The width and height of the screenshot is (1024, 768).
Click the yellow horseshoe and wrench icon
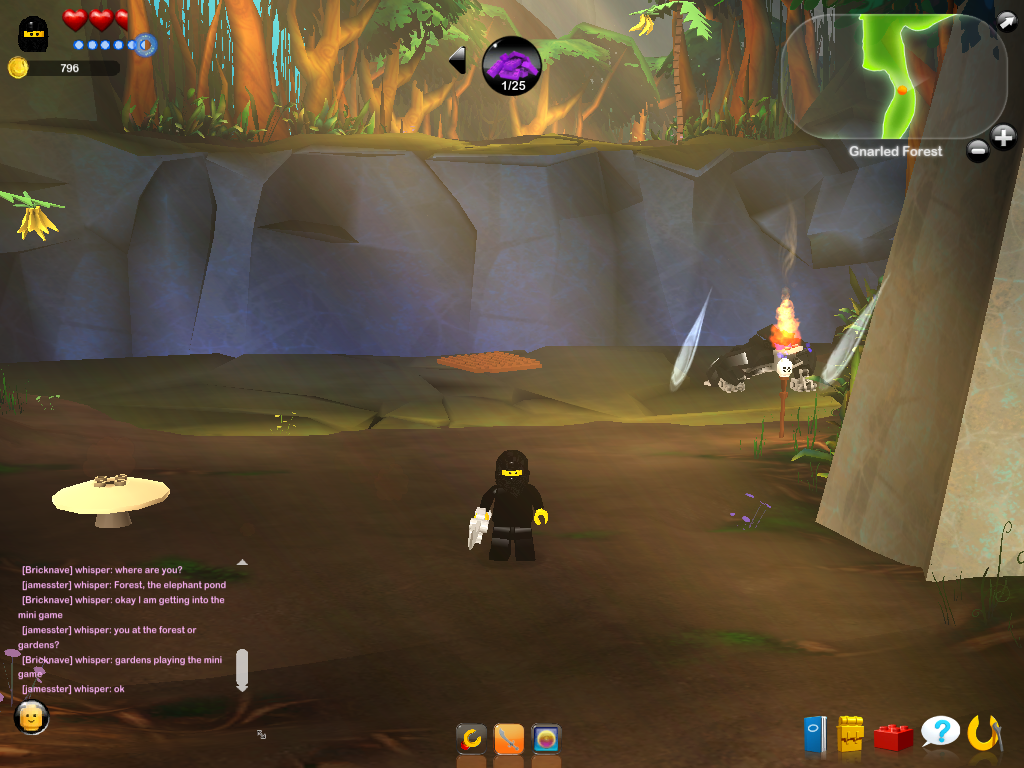pos(984,734)
